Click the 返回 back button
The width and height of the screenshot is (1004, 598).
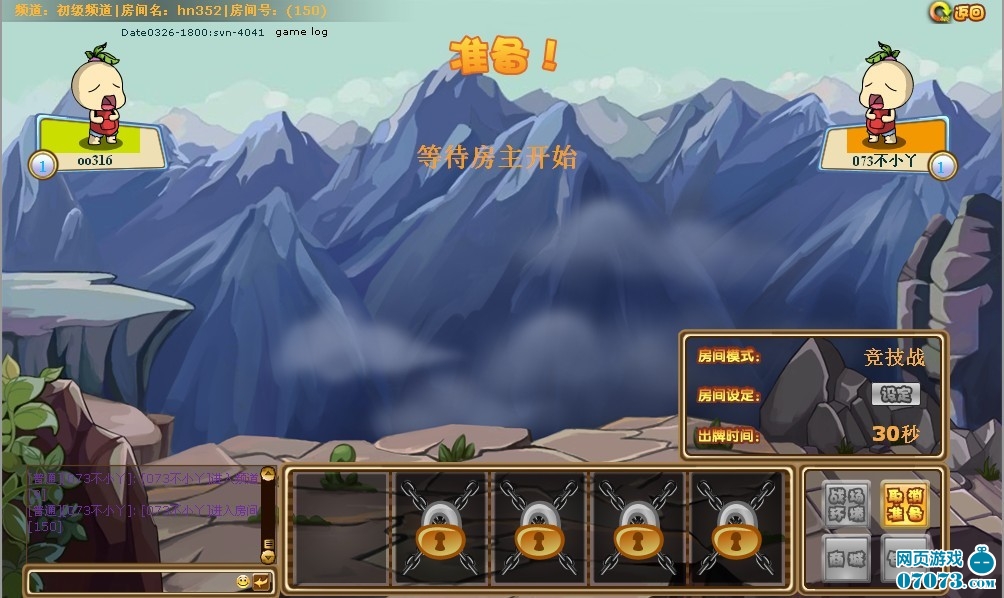point(957,12)
